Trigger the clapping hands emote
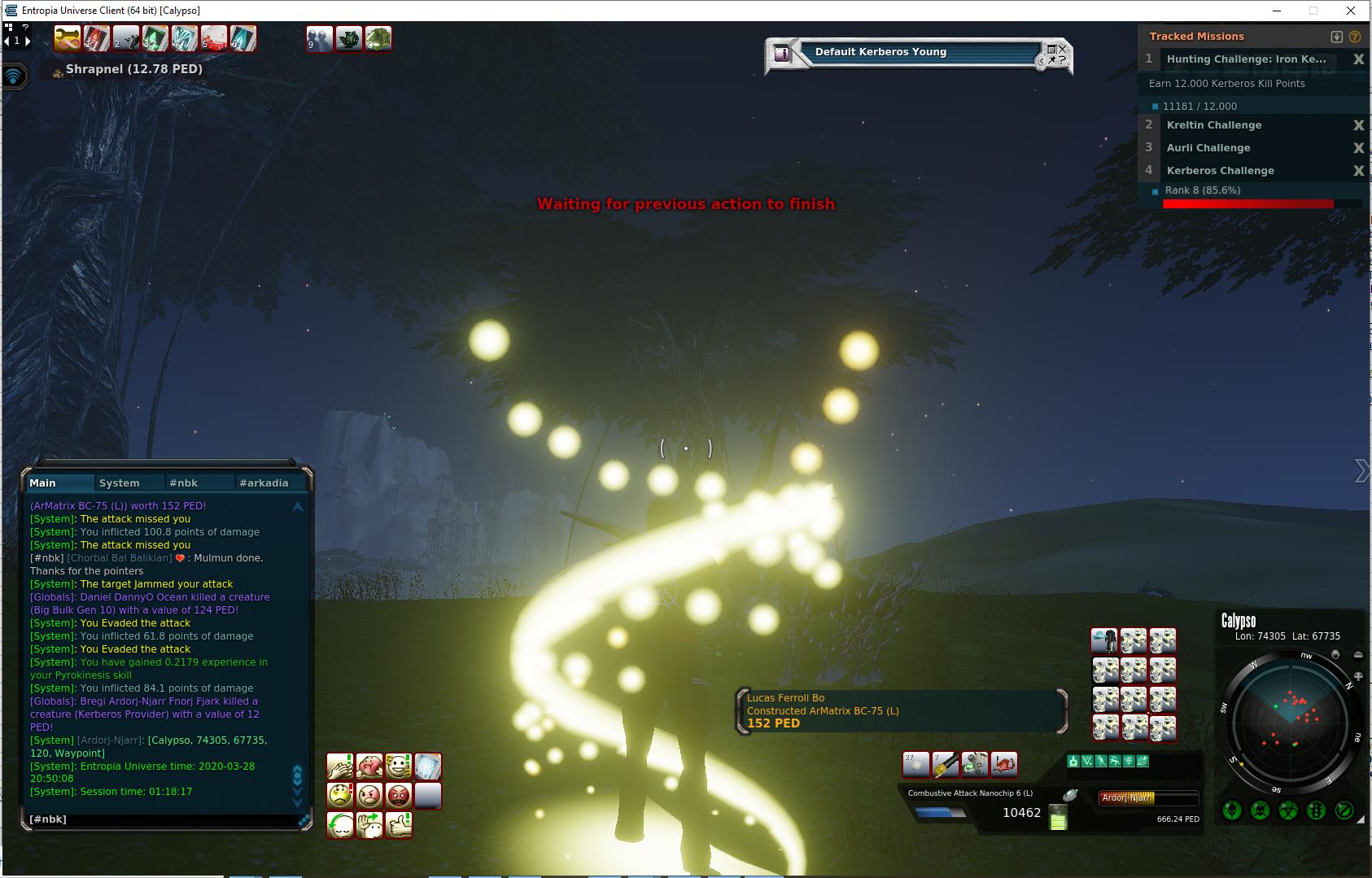 click(x=340, y=766)
